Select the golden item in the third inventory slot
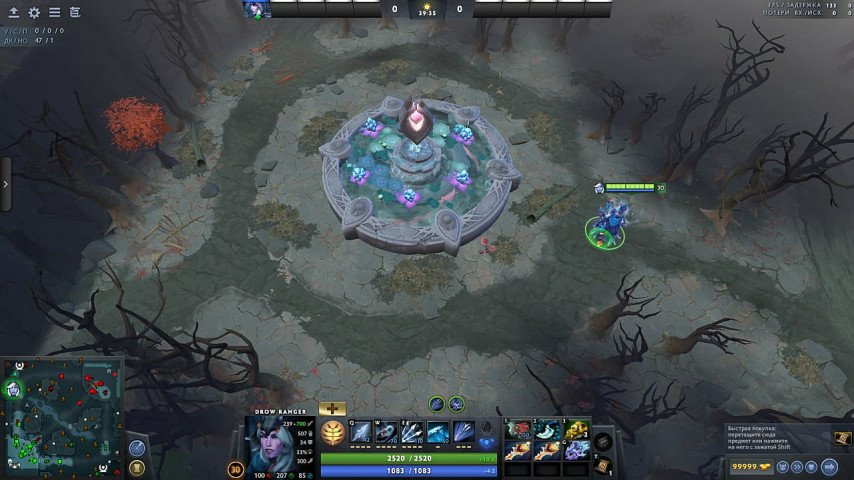This screenshot has height=480, width=854. tap(574, 430)
